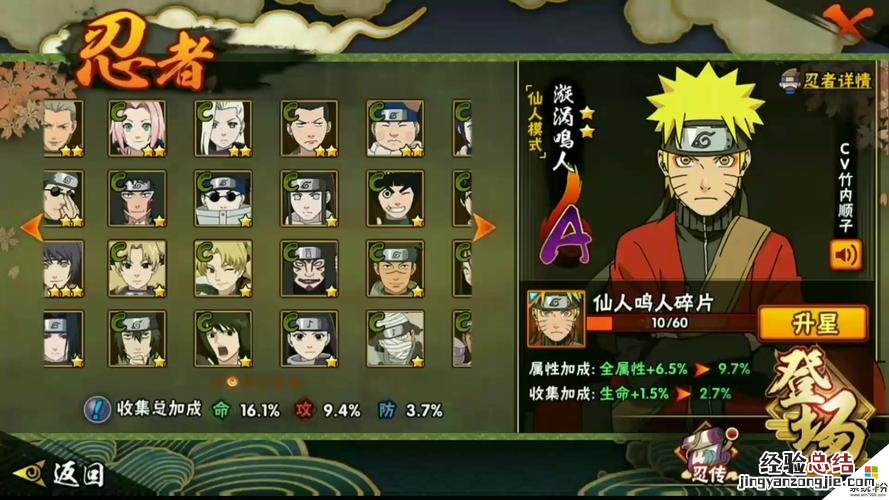Screen dimensions: 889x500
Task: Play the character voice speaker icon
Action: (845, 254)
